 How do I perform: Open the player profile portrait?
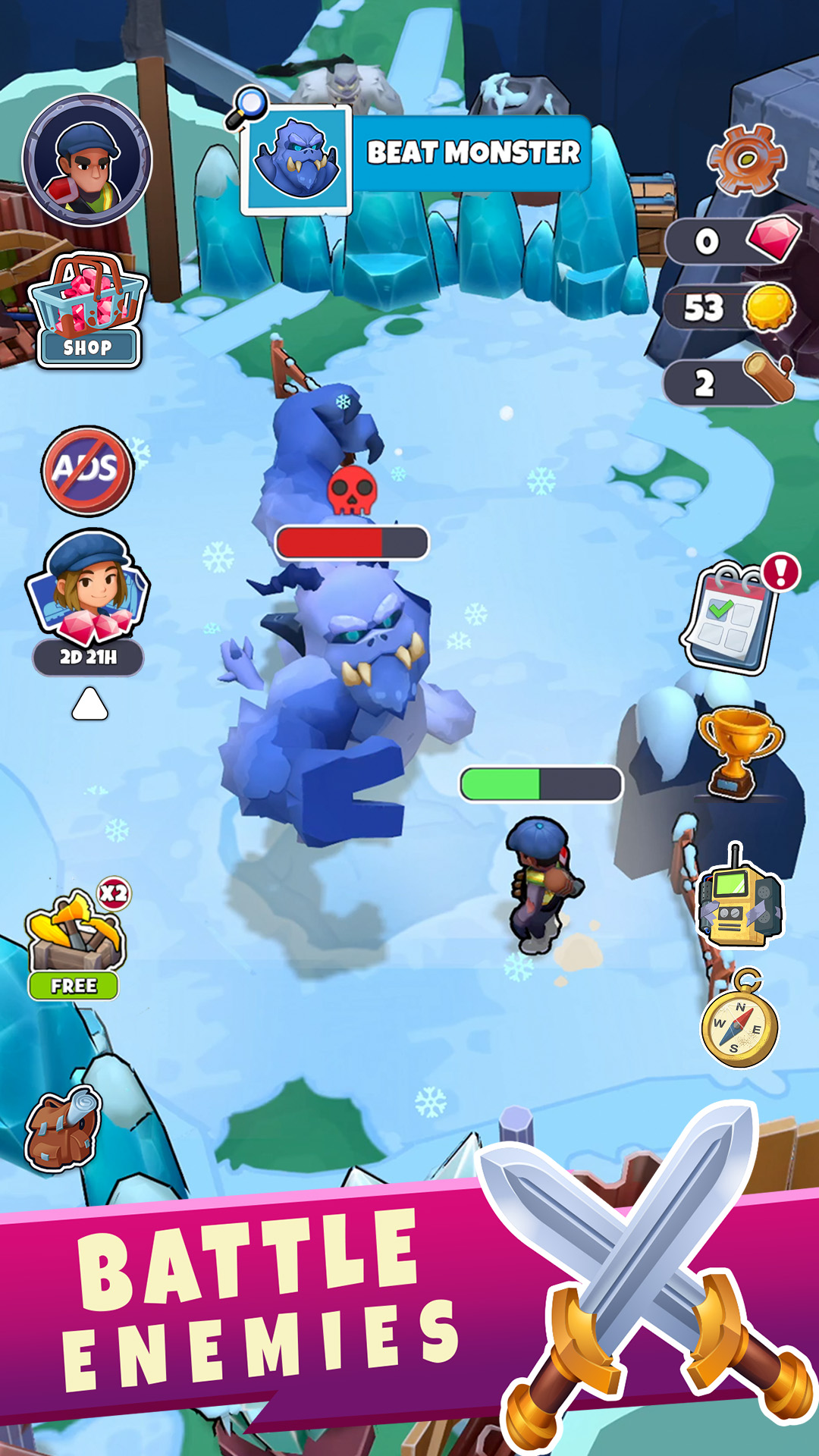(87, 161)
